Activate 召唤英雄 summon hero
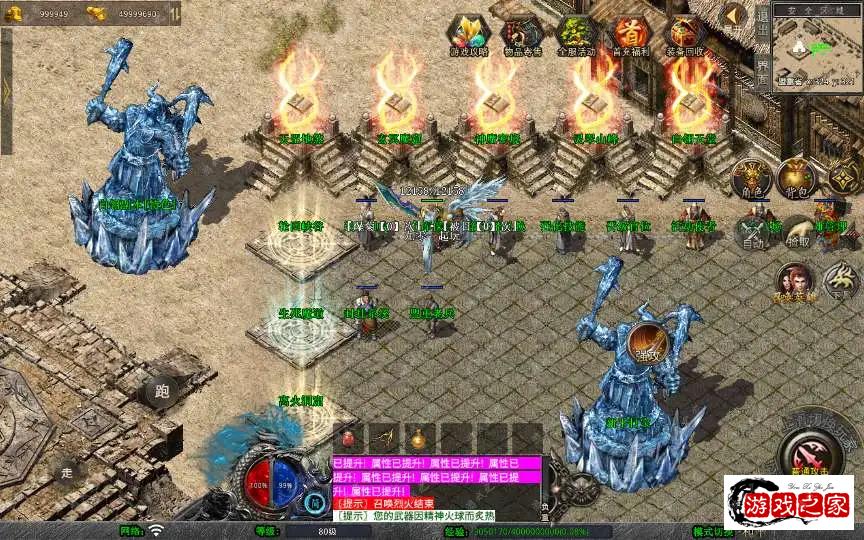Image resolution: width=864 pixels, height=540 pixels. pos(793,282)
